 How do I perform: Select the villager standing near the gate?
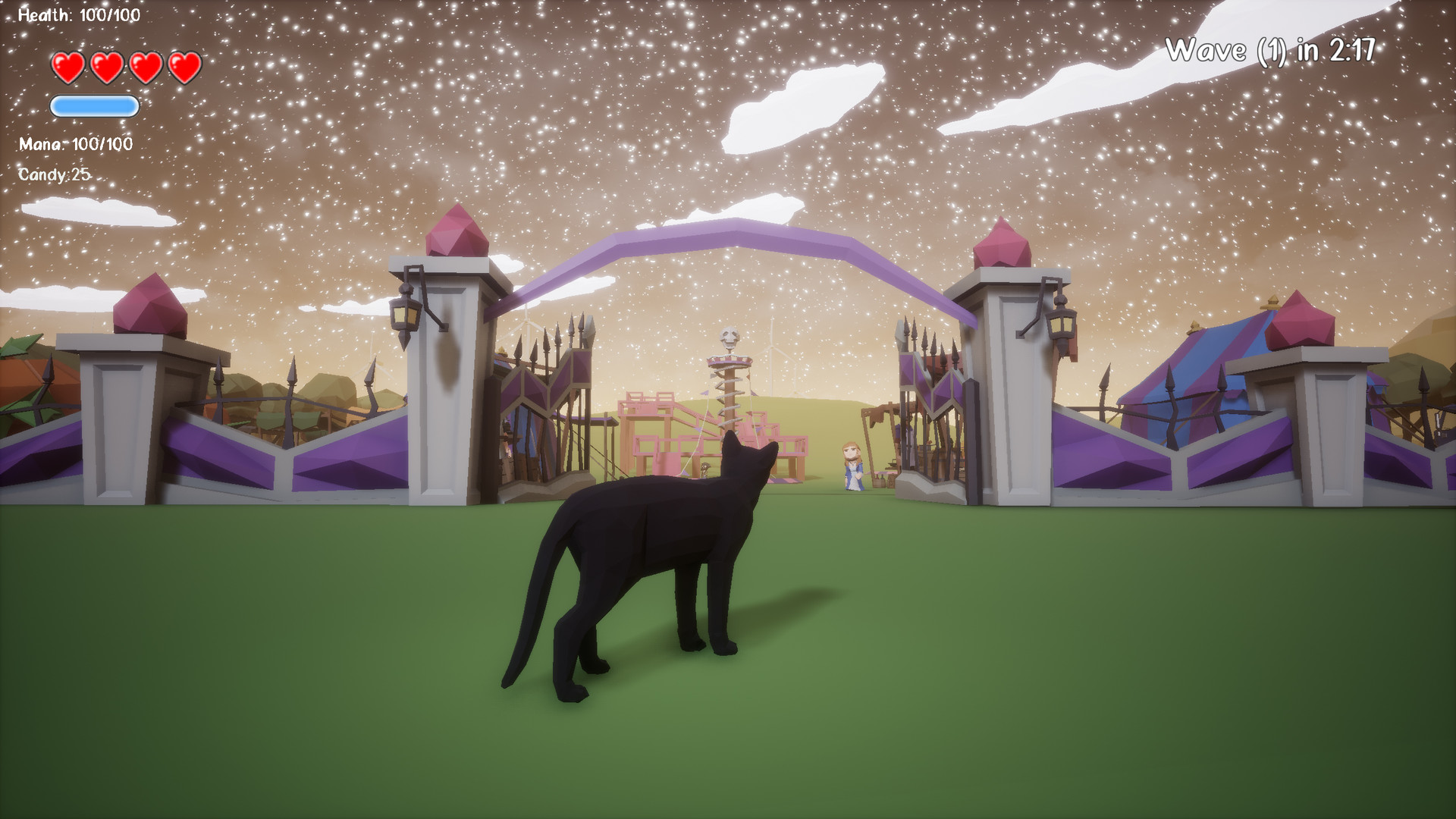(852, 466)
